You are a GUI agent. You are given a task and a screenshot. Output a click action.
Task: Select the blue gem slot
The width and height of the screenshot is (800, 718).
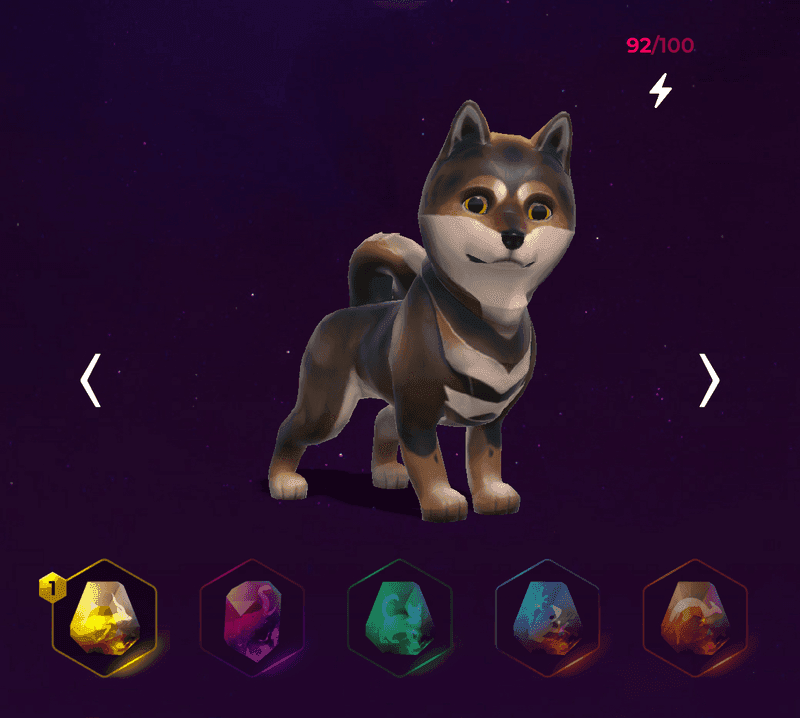(547, 619)
